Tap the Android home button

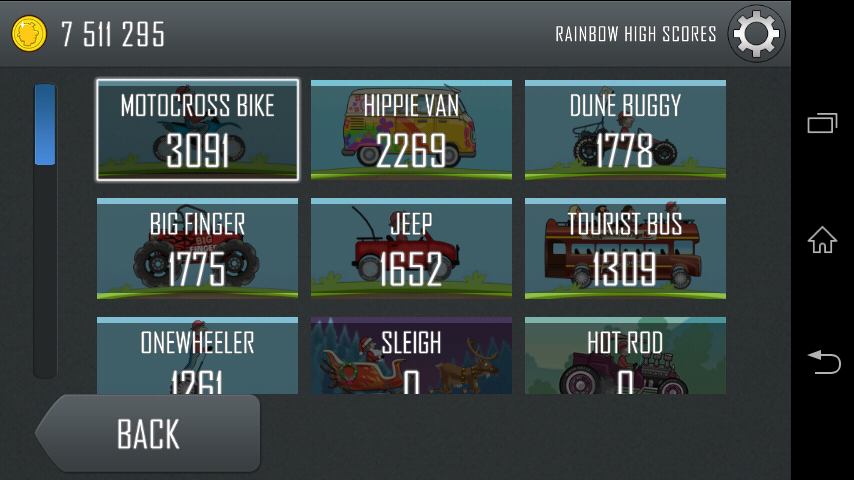(x=822, y=240)
